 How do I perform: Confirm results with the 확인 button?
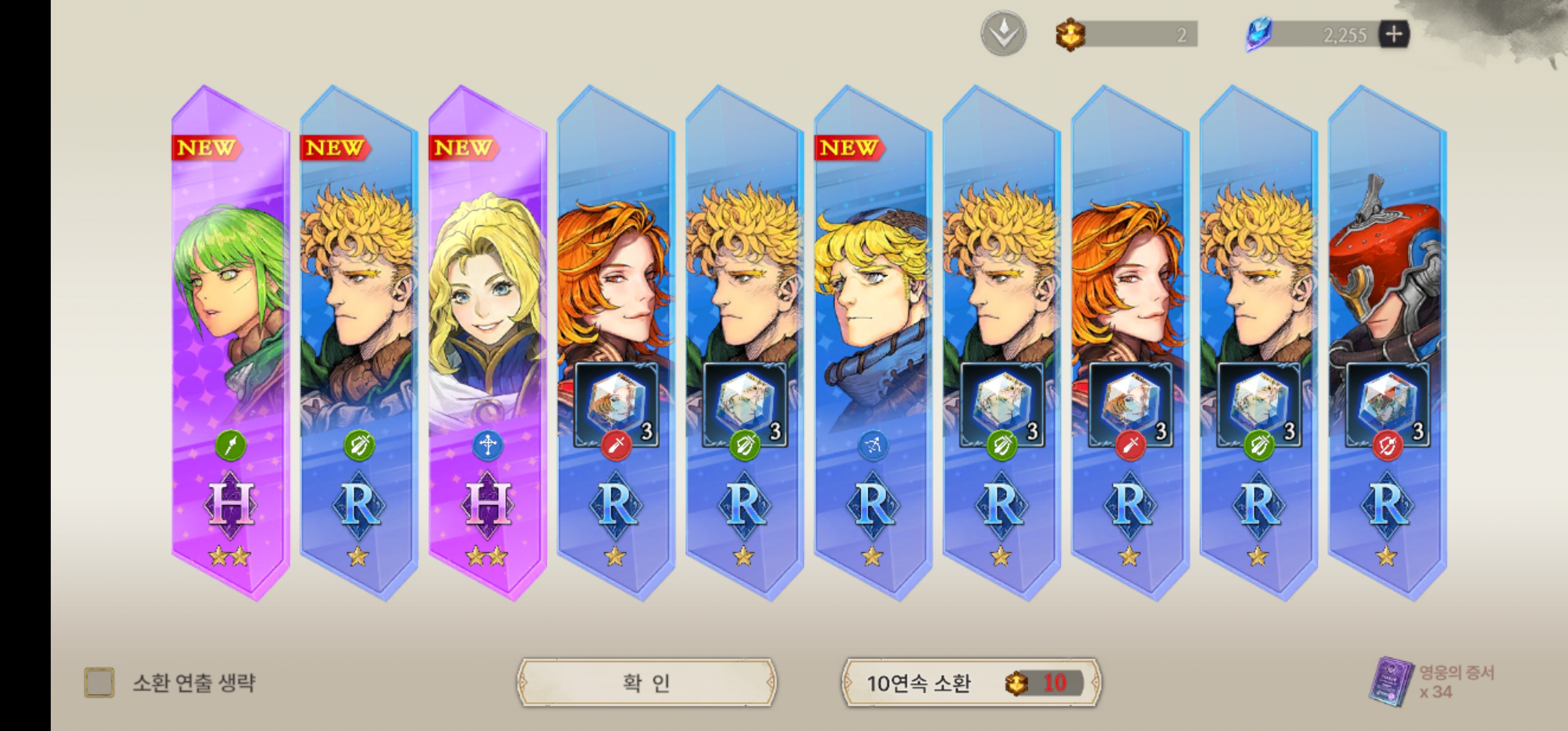tap(646, 683)
